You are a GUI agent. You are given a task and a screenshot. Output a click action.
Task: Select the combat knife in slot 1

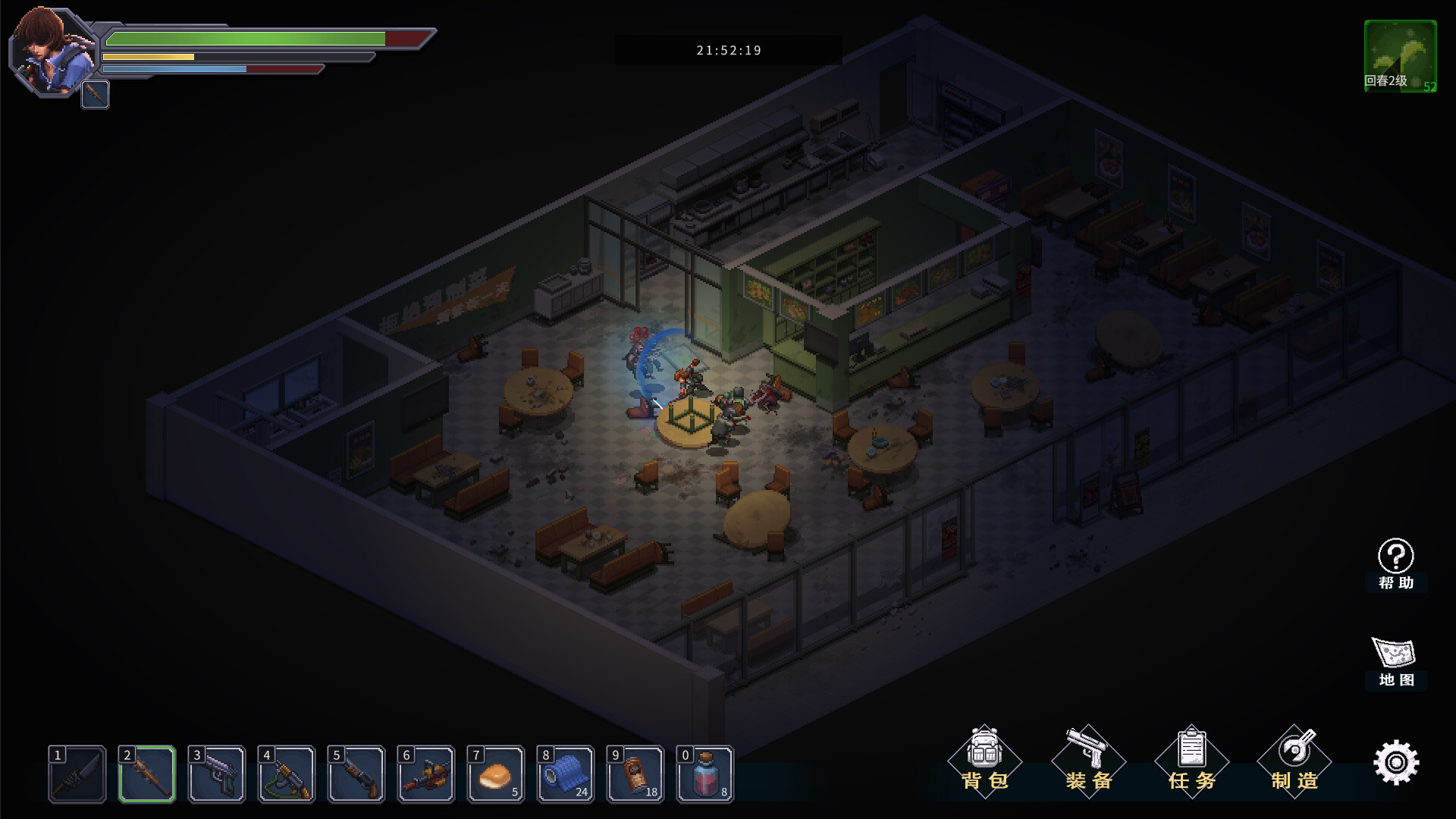[77, 773]
